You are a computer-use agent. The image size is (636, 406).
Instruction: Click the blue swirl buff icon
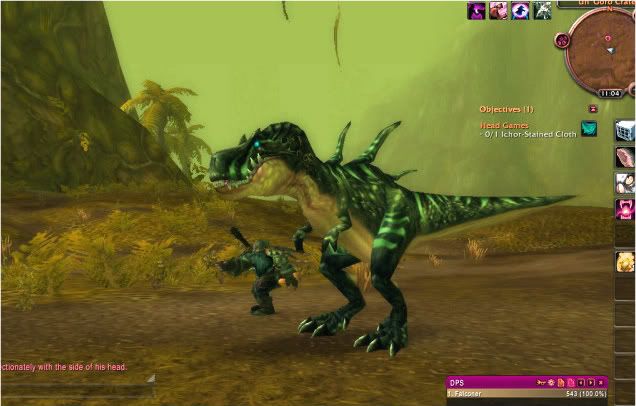(520, 11)
